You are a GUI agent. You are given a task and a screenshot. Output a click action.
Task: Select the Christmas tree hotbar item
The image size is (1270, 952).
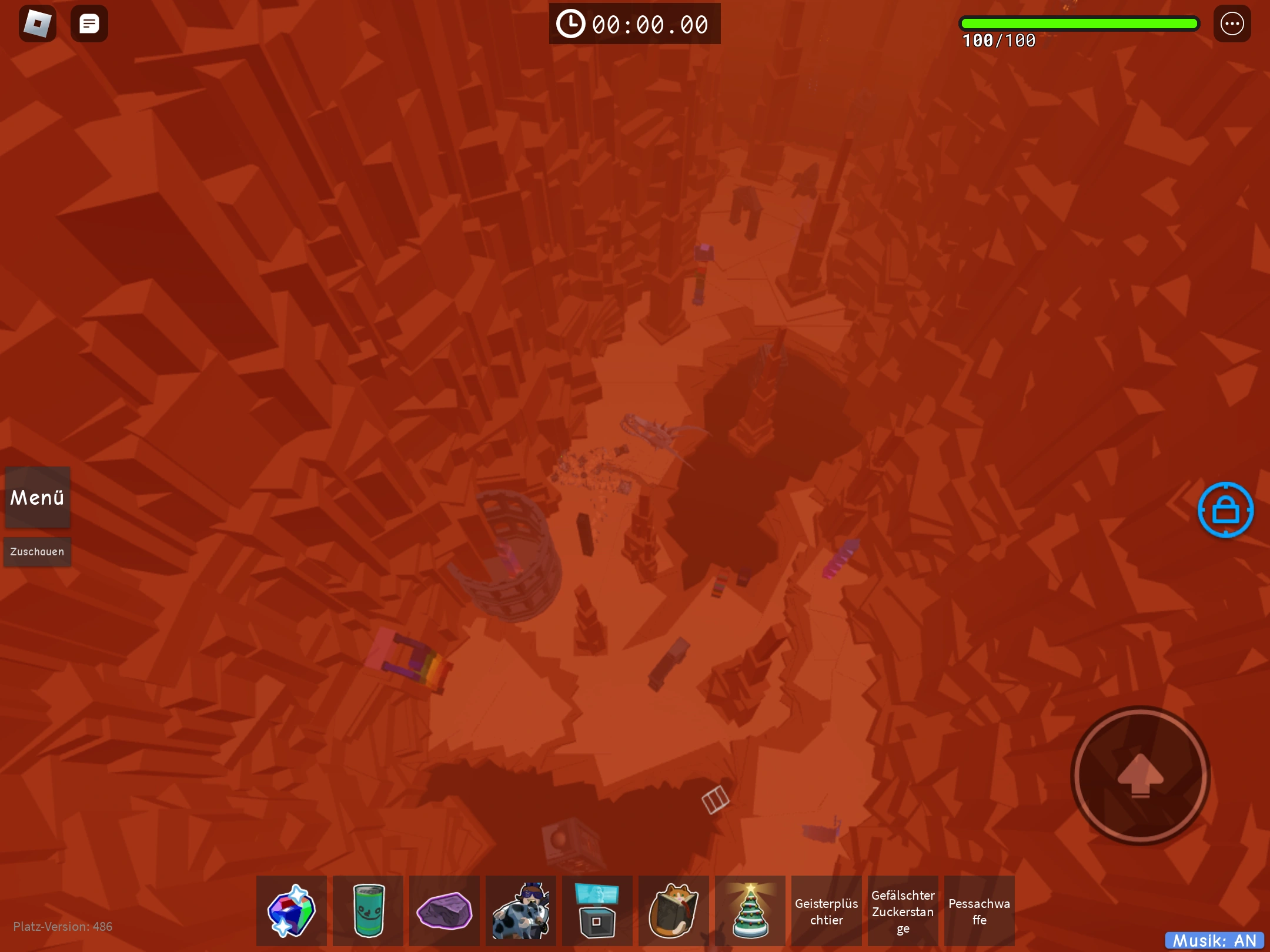point(750,910)
